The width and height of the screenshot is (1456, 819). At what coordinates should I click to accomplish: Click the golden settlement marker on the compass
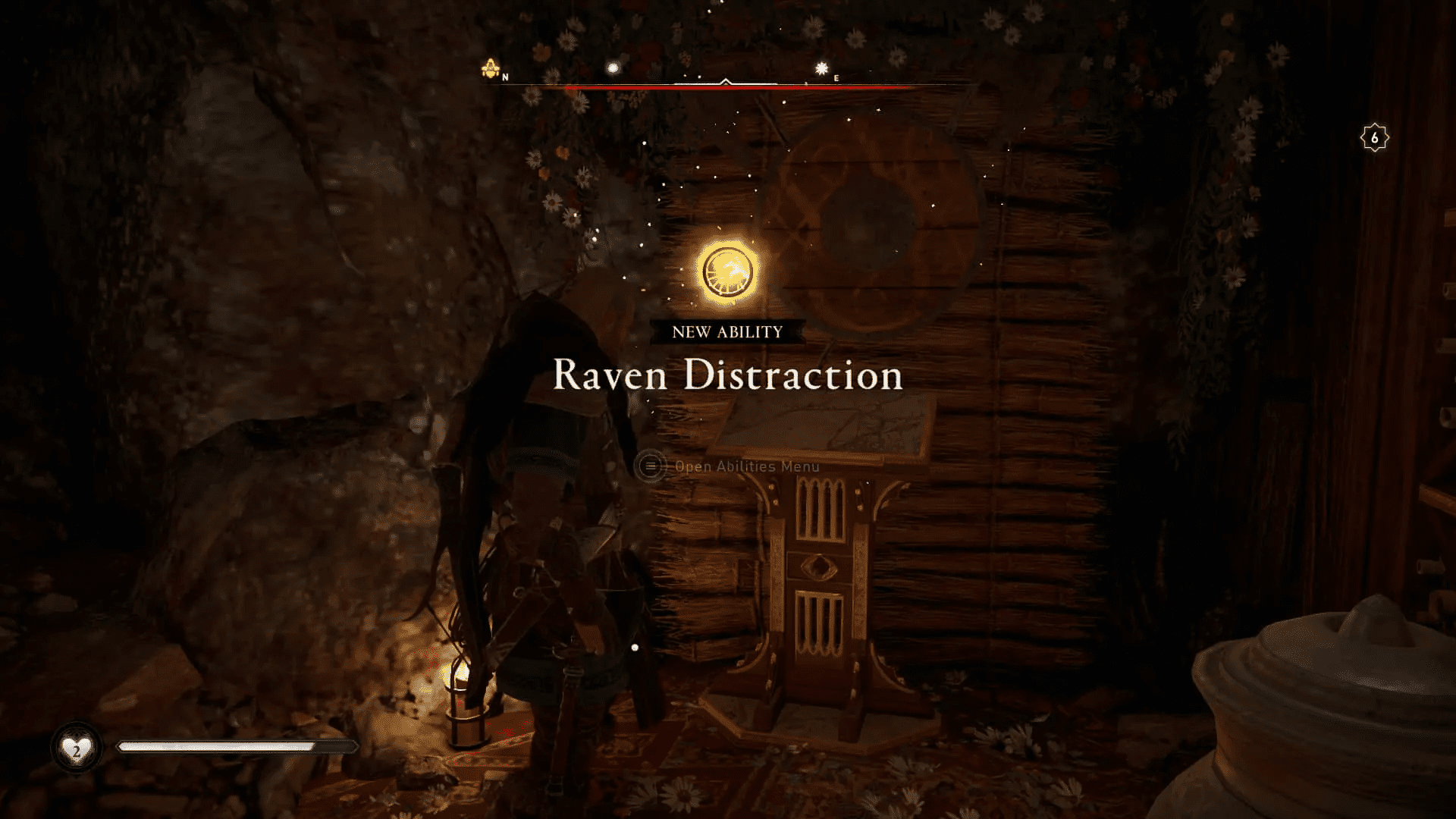pyautogui.click(x=489, y=67)
